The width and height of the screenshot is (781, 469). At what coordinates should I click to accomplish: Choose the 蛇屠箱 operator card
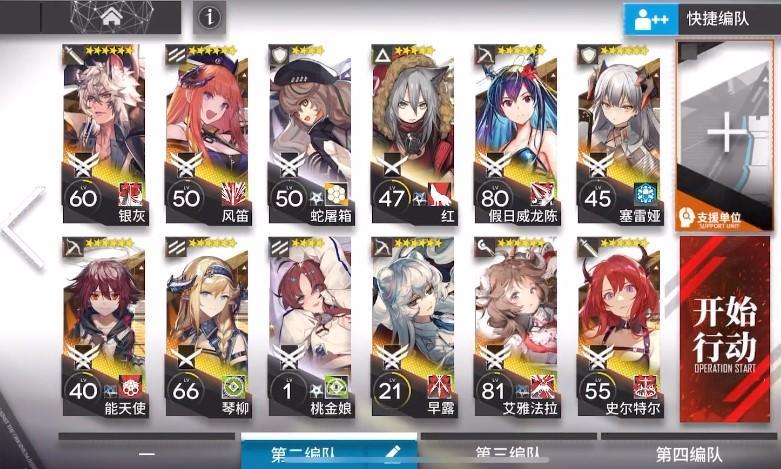(x=309, y=133)
